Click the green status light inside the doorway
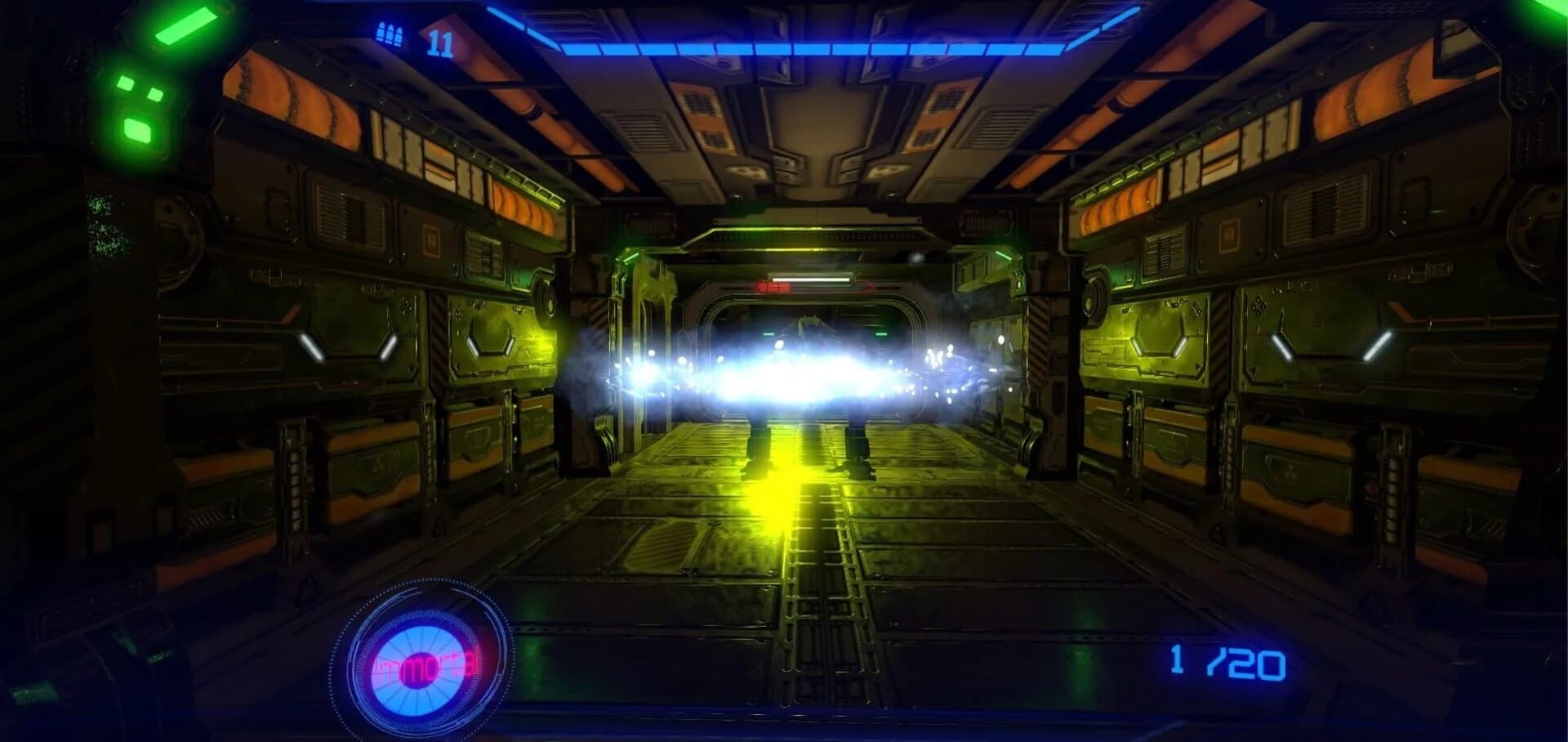 (x=882, y=333)
